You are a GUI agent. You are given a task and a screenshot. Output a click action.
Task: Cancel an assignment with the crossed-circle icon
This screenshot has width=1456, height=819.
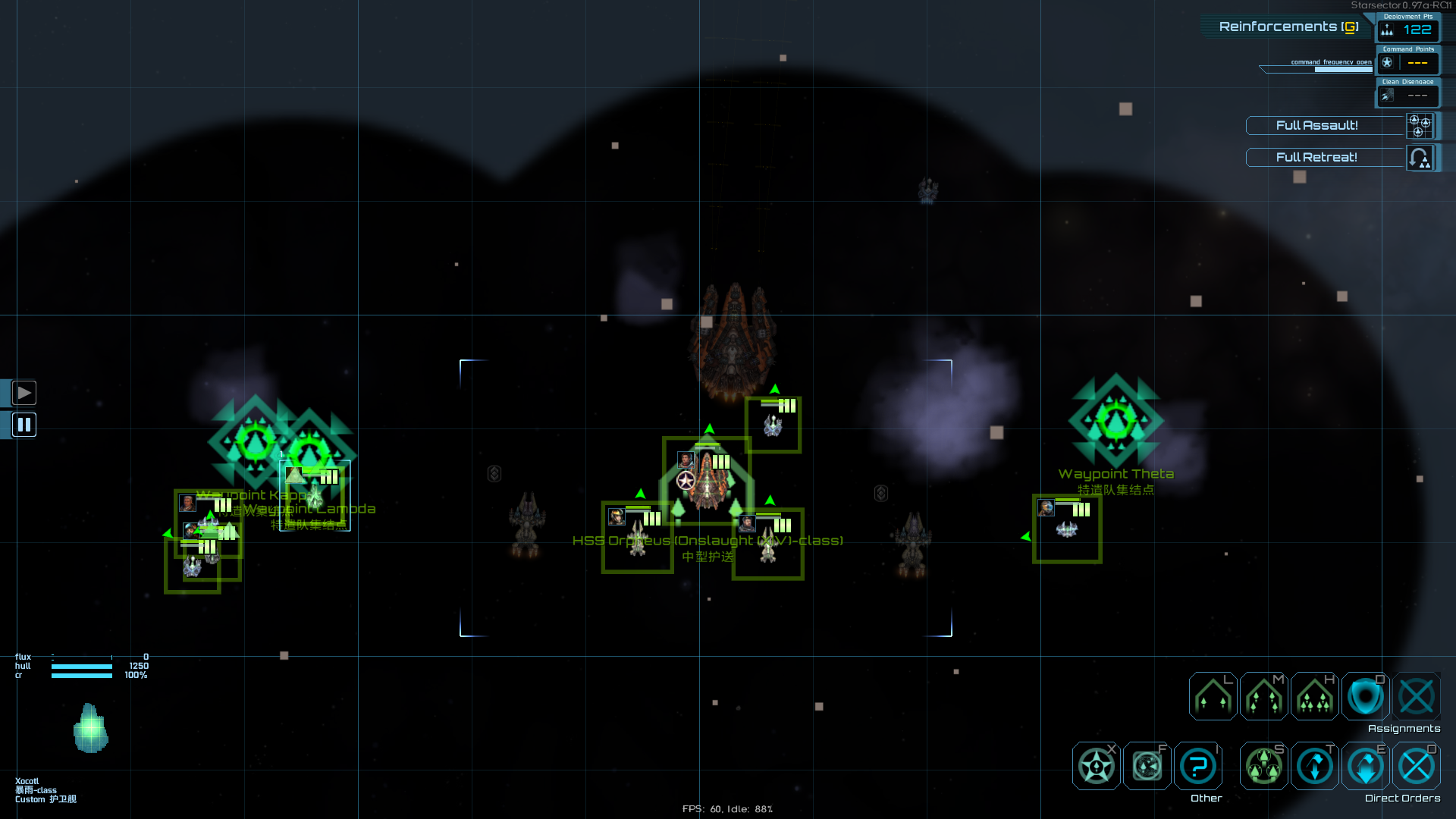(x=1416, y=696)
